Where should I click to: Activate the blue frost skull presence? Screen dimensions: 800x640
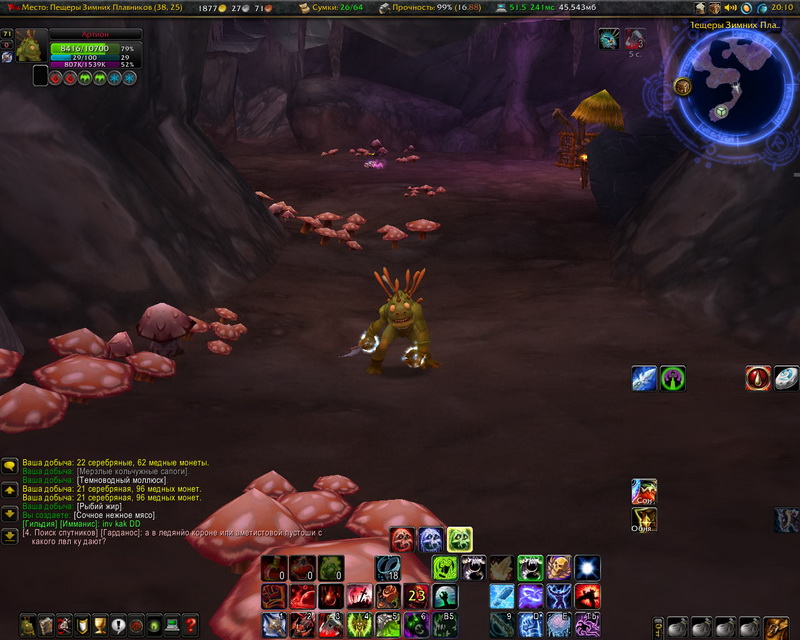pos(431,540)
